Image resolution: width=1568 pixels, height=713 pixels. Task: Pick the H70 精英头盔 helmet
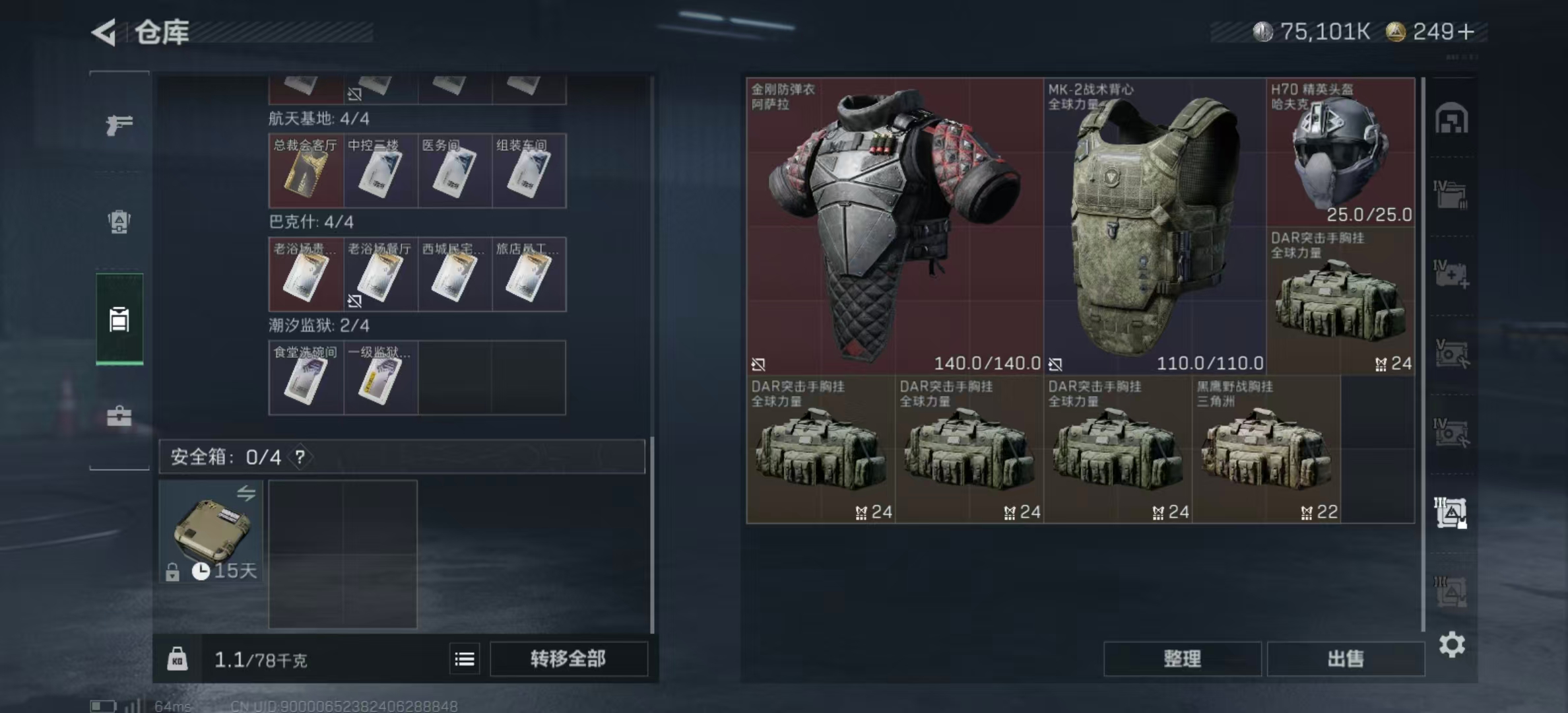tap(1340, 153)
